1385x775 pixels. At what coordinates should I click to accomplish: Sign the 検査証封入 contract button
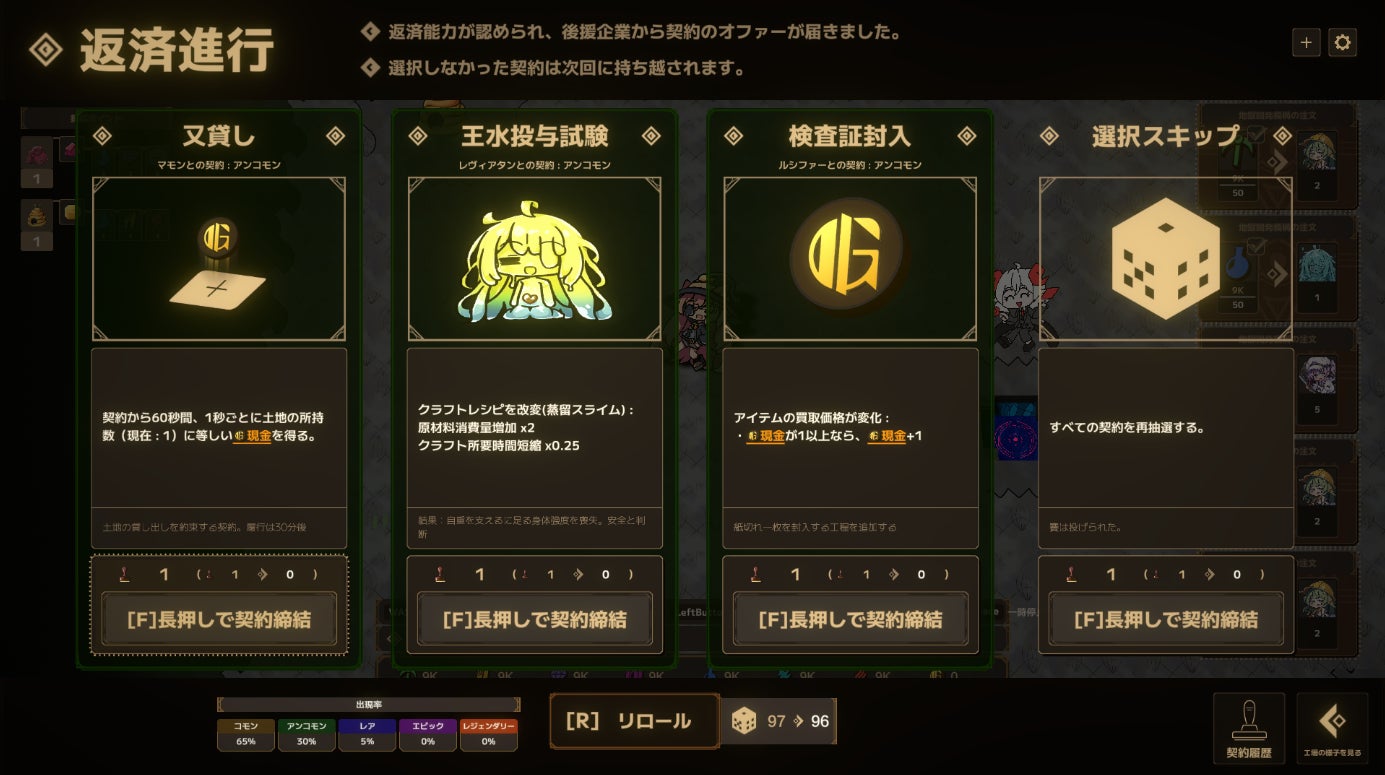(850, 620)
